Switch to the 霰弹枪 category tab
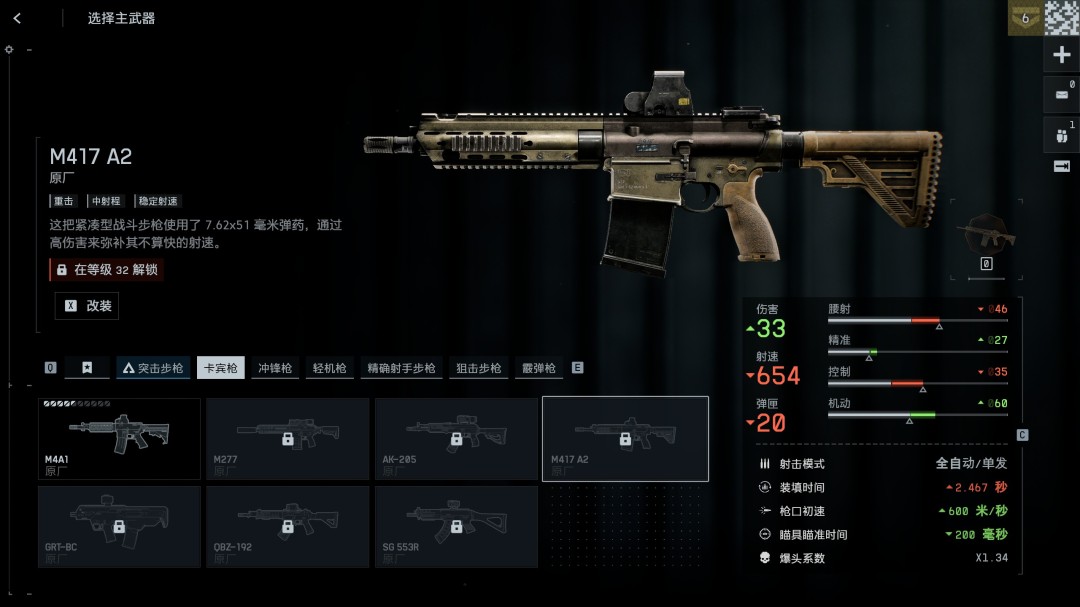This screenshot has height=607, width=1080. coord(538,368)
